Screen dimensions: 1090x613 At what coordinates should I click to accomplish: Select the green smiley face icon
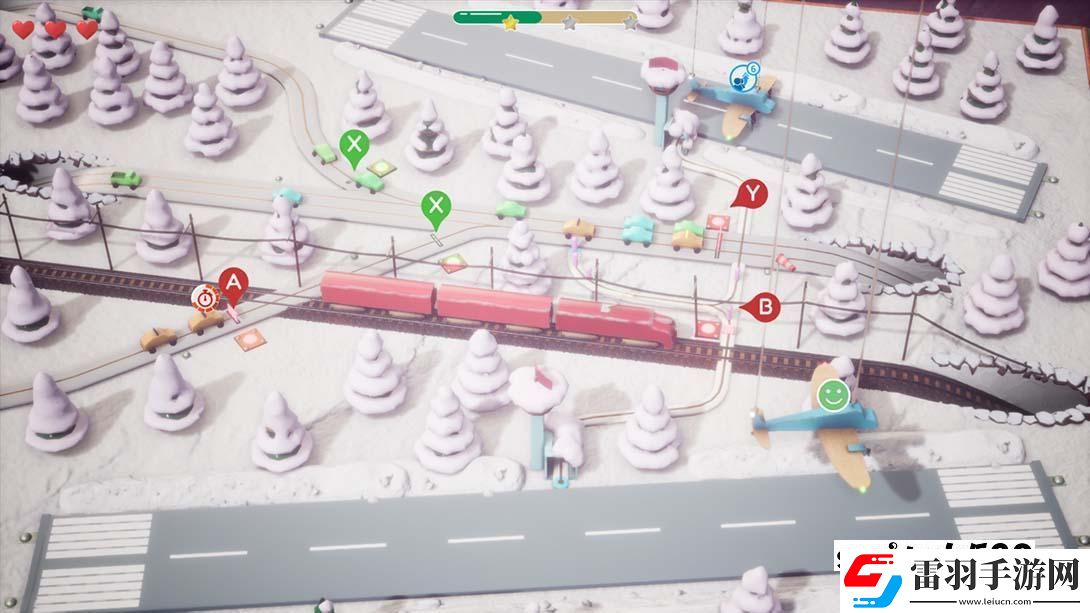point(830,394)
